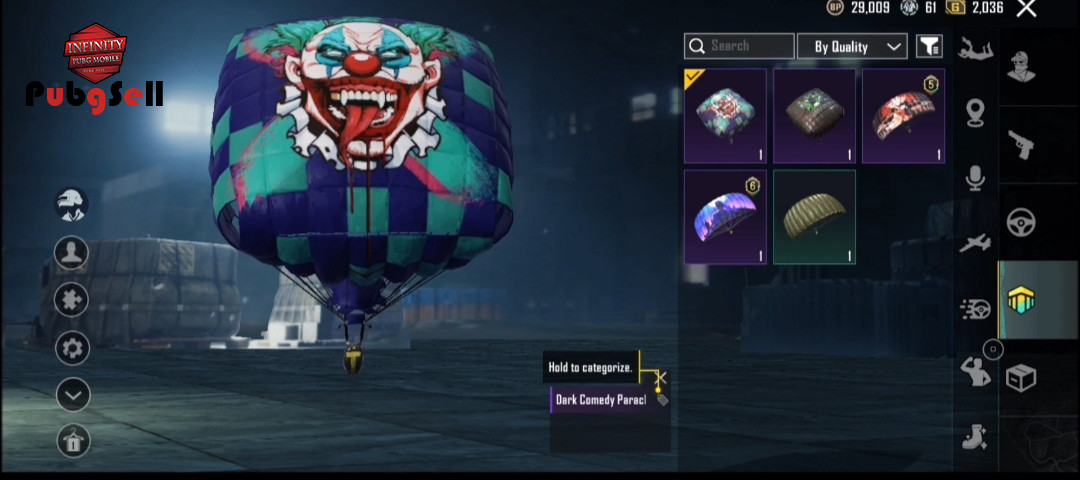Switch to the character outfit category tab
Screen dimensions: 1080x480
tap(1020, 66)
